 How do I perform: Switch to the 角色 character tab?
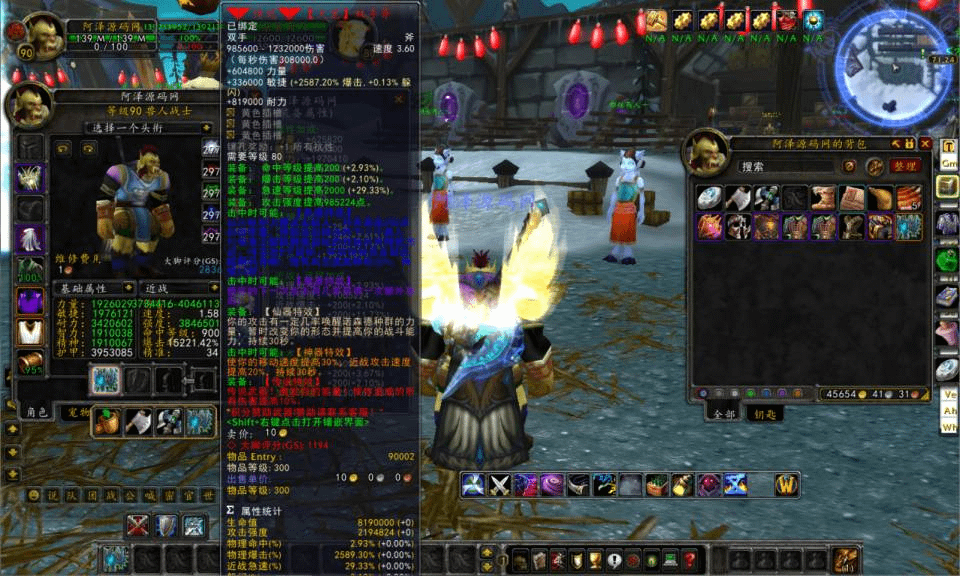(36, 411)
